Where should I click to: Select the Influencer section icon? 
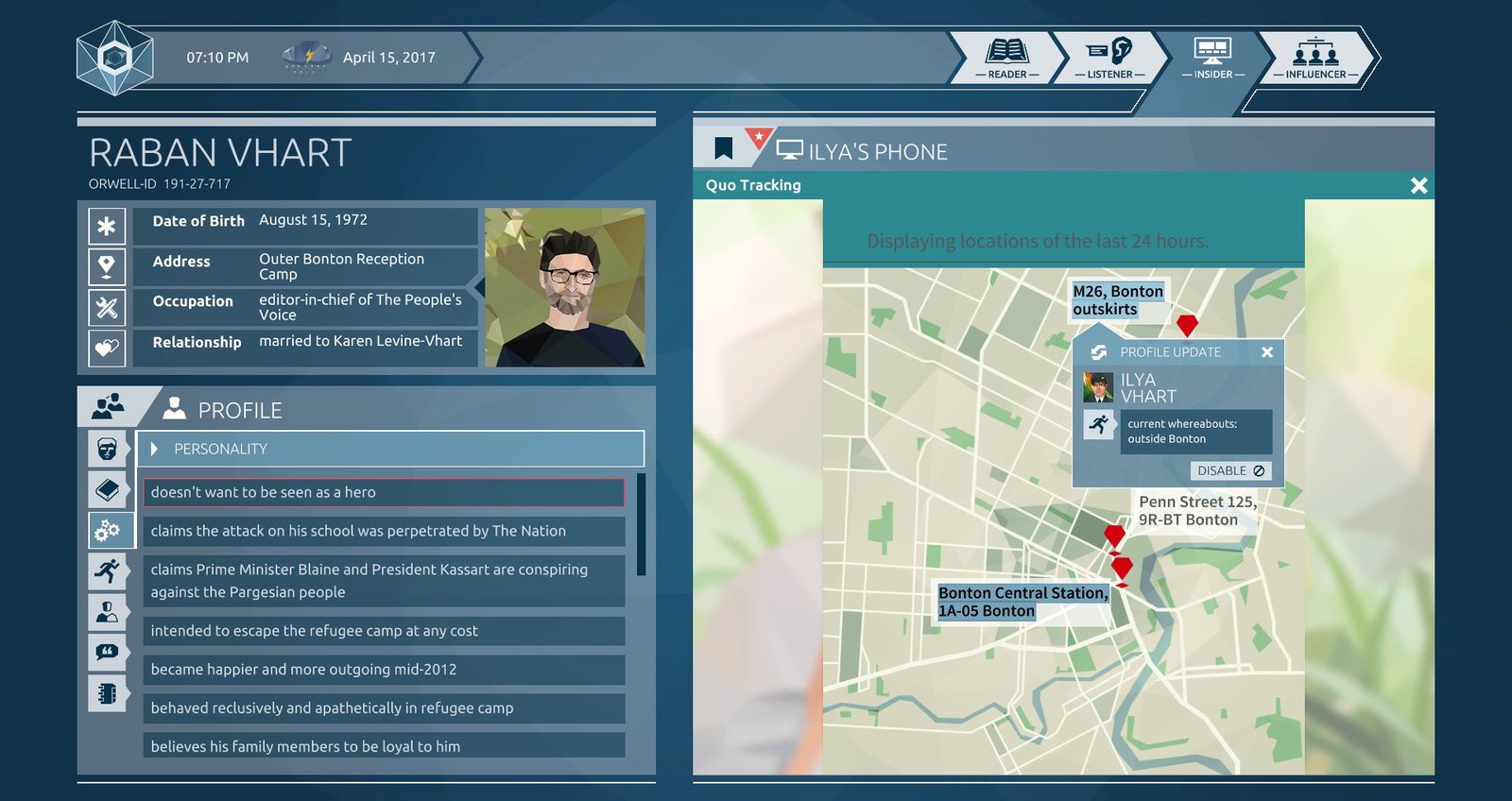[x=1315, y=57]
